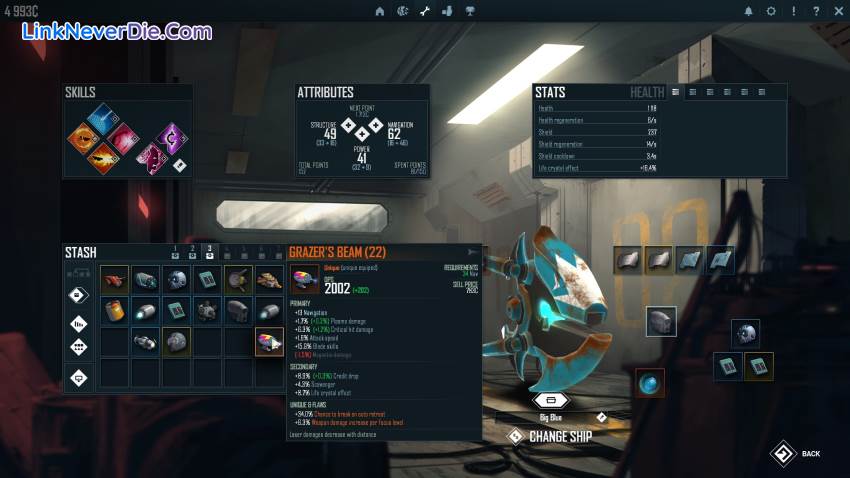850x478 pixels.
Task: Open the gear settings menu
Action: 771,11
